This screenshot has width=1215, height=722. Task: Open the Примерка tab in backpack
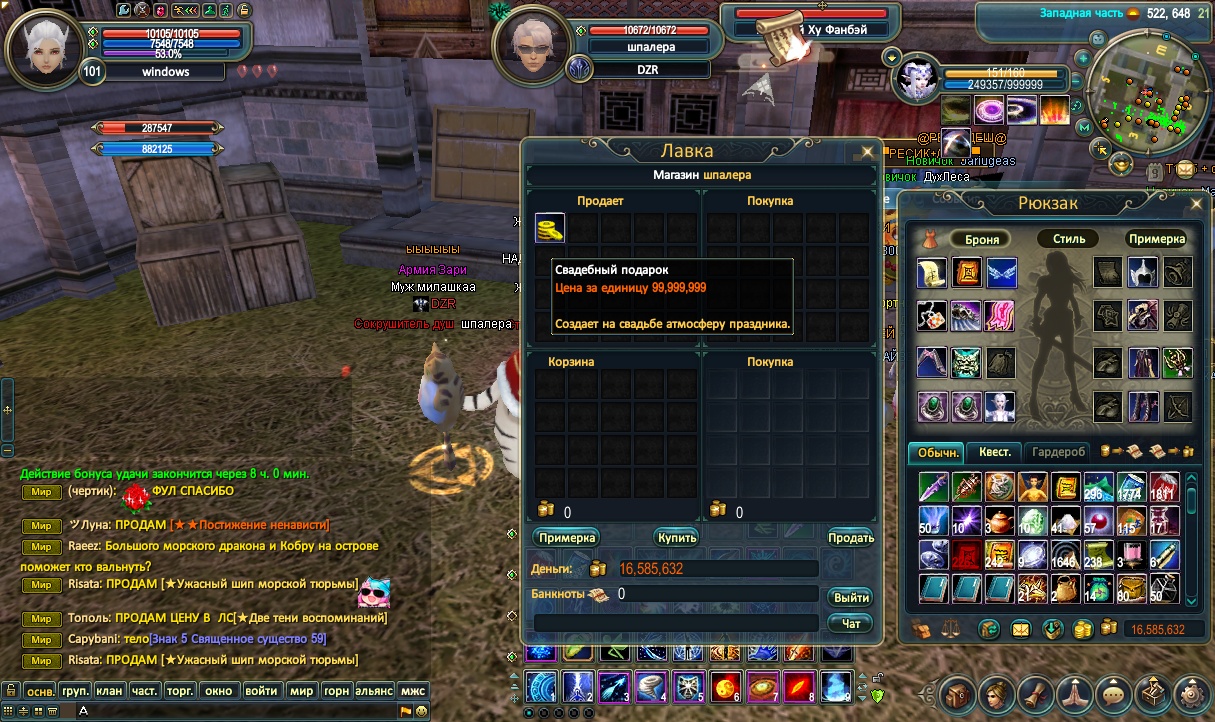(x=1156, y=239)
